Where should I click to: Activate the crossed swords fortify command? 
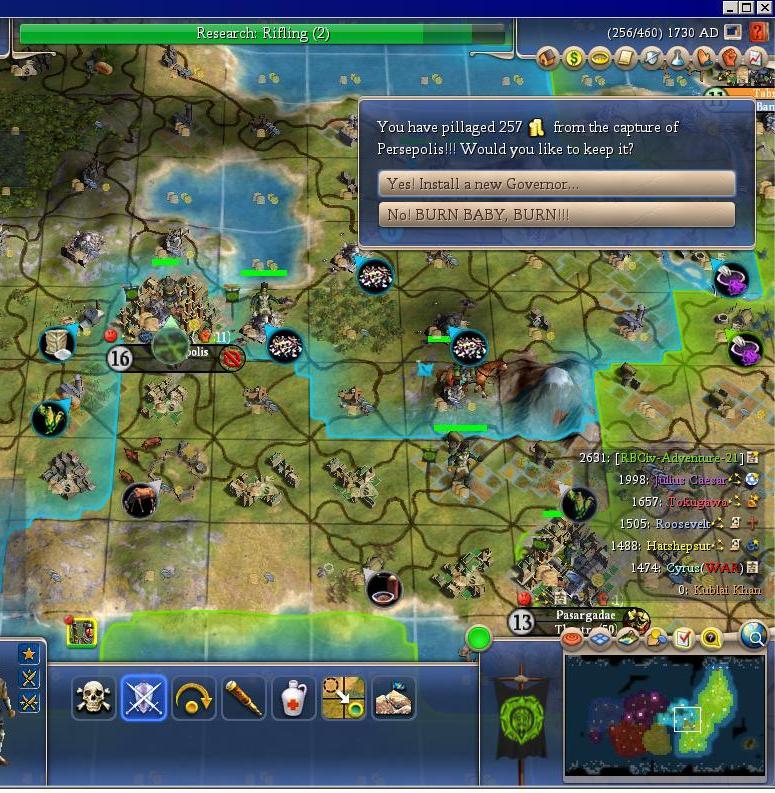(144, 698)
